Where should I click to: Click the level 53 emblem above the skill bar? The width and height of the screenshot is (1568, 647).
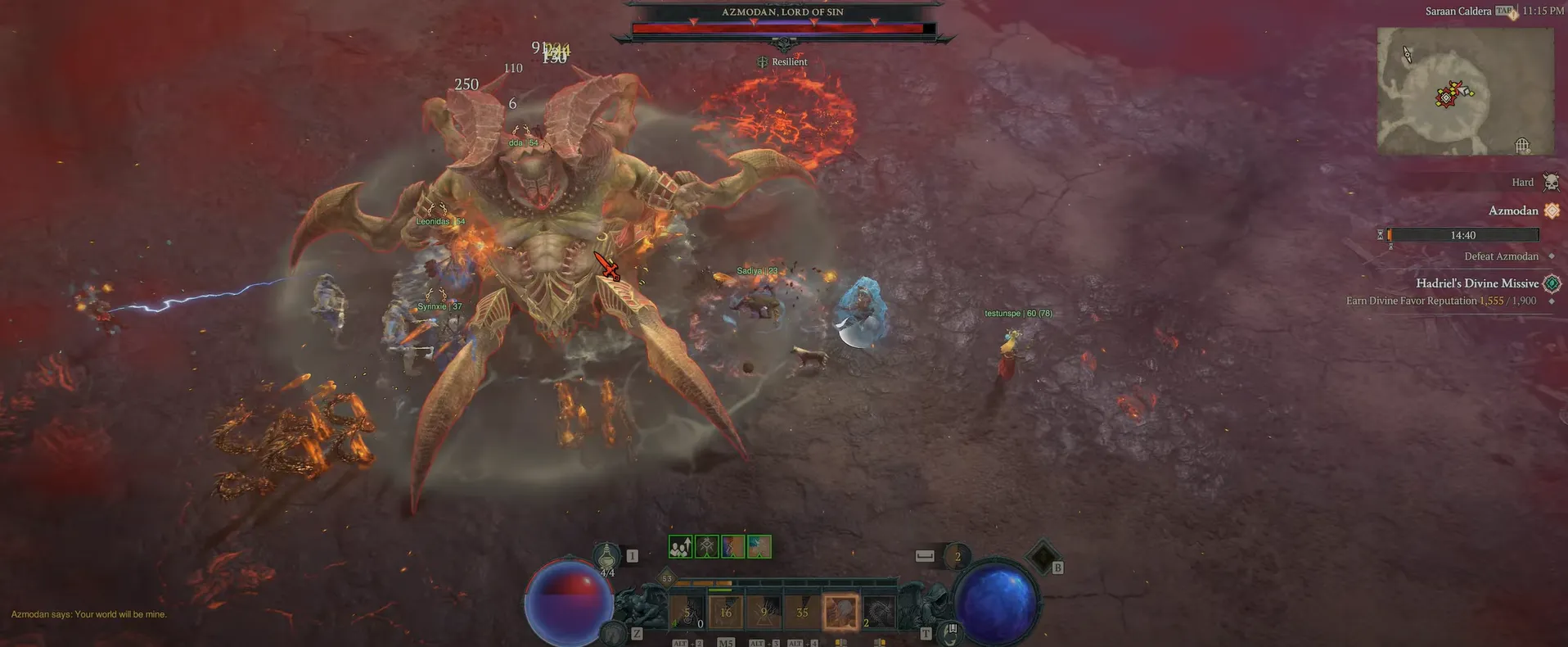click(666, 577)
